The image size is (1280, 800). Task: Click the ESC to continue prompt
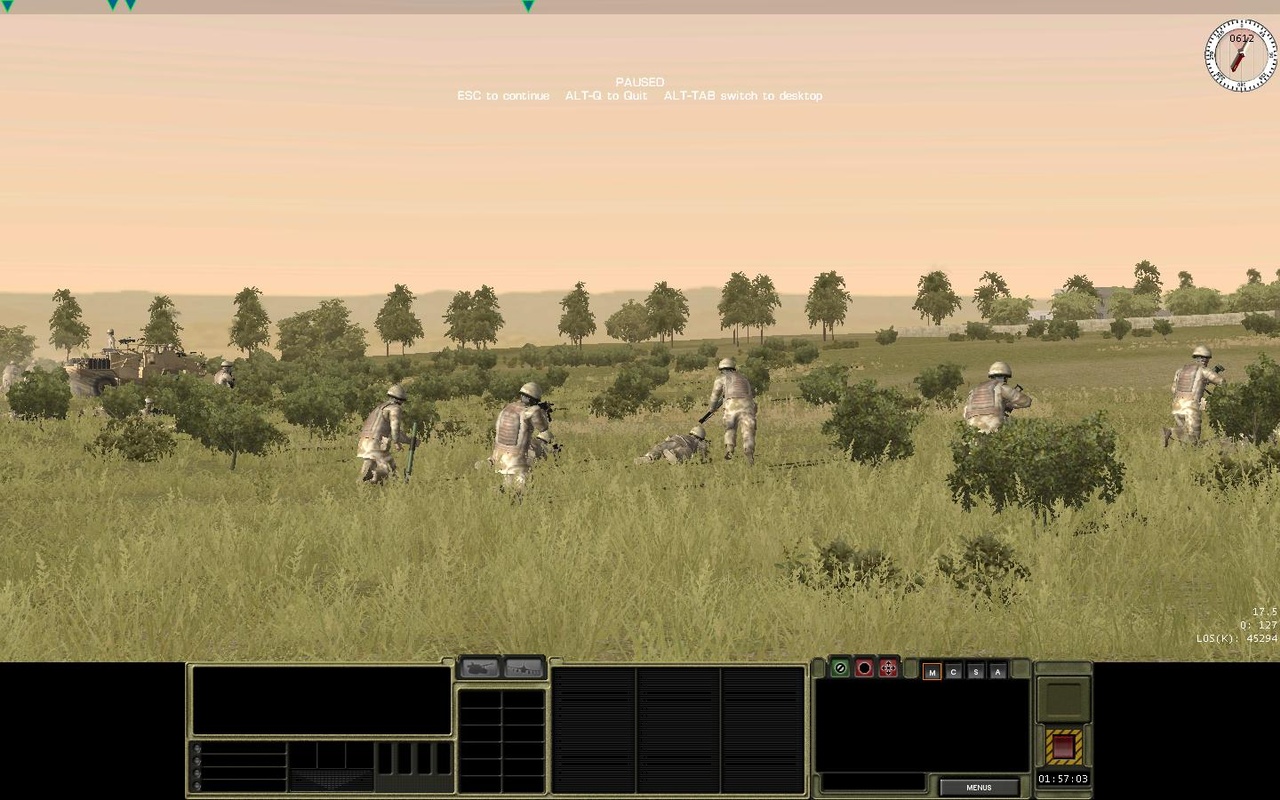coord(503,95)
